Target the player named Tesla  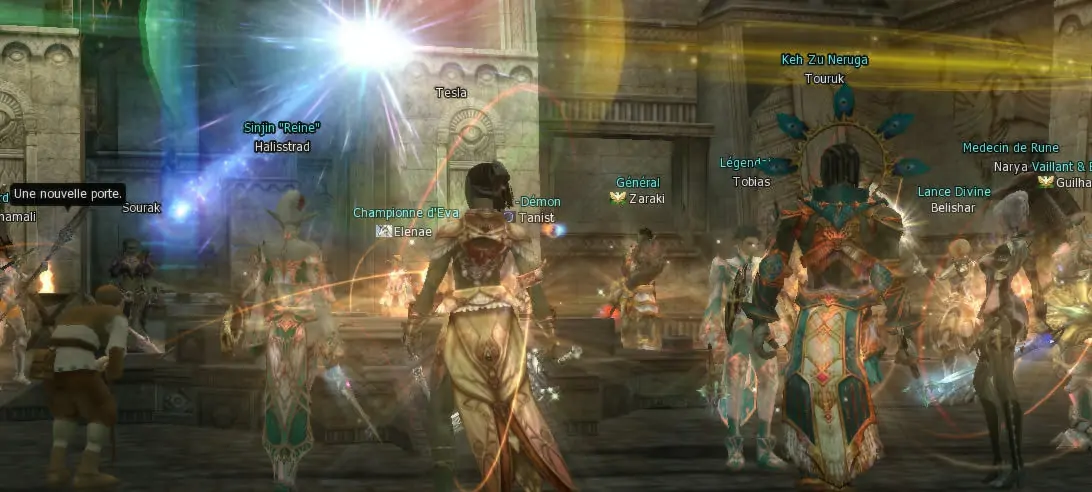(x=451, y=93)
